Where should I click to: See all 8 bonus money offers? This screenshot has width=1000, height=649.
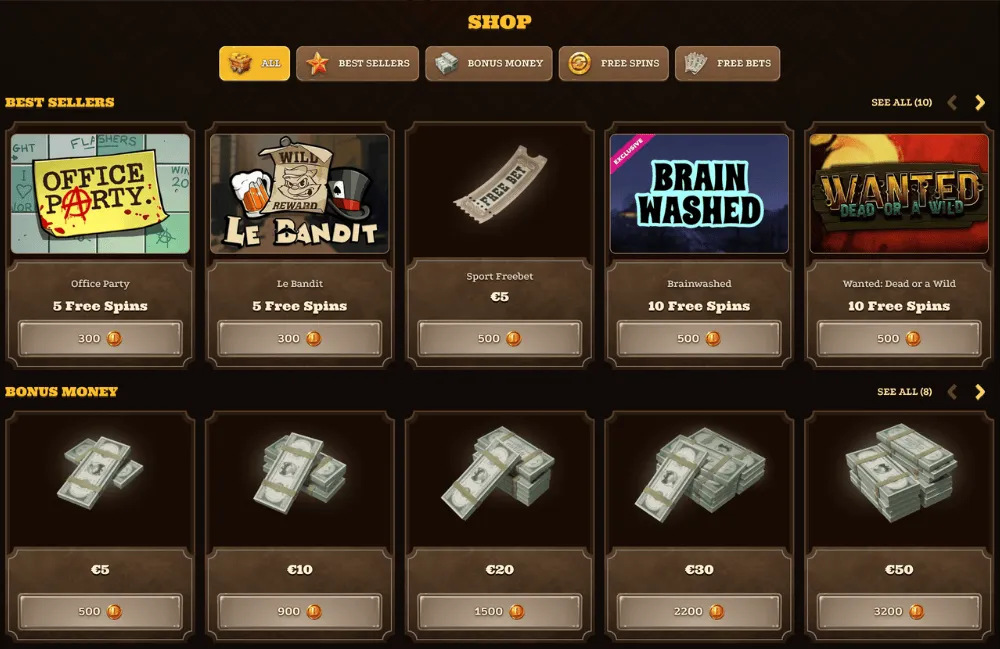pos(904,391)
